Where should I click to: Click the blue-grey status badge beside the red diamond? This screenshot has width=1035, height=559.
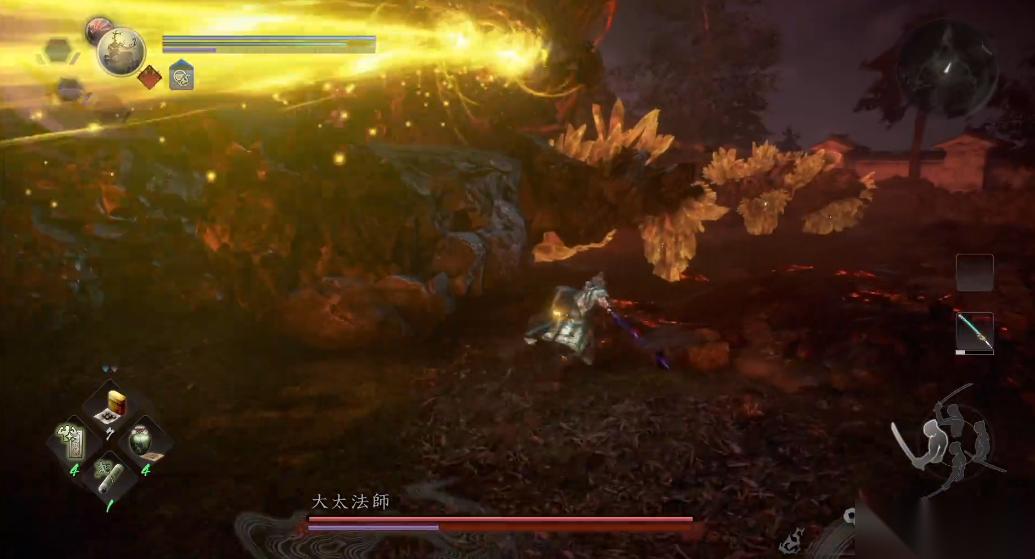pyautogui.click(x=181, y=76)
